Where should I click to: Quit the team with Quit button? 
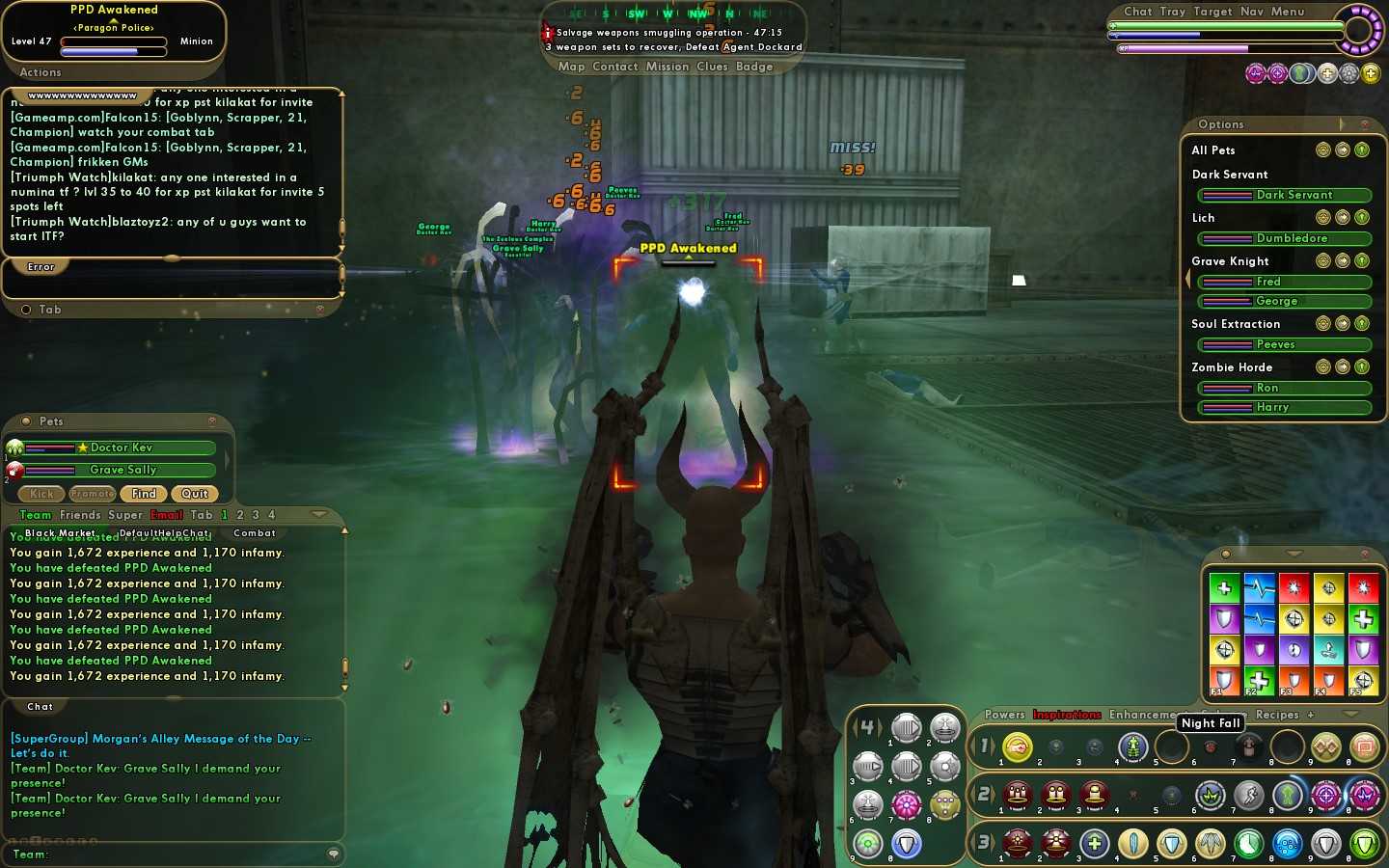[x=195, y=494]
